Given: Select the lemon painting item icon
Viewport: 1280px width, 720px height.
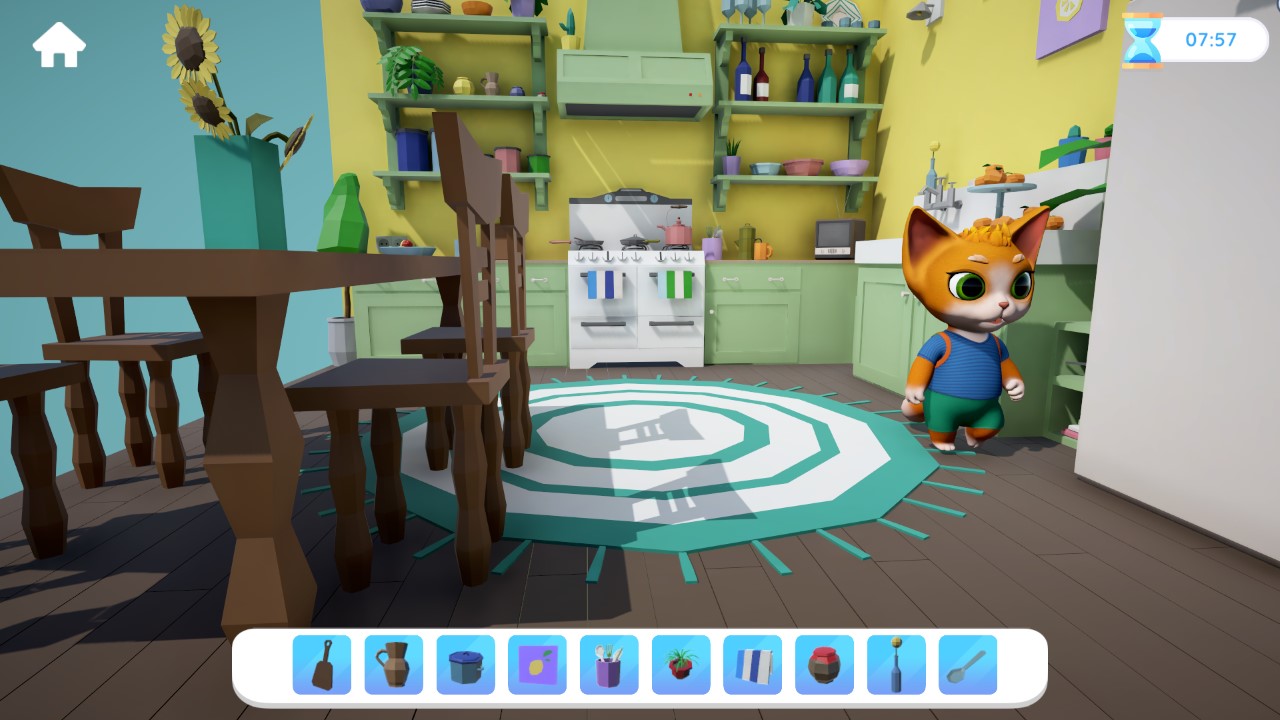Looking at the screenshot, I should 536,663.
